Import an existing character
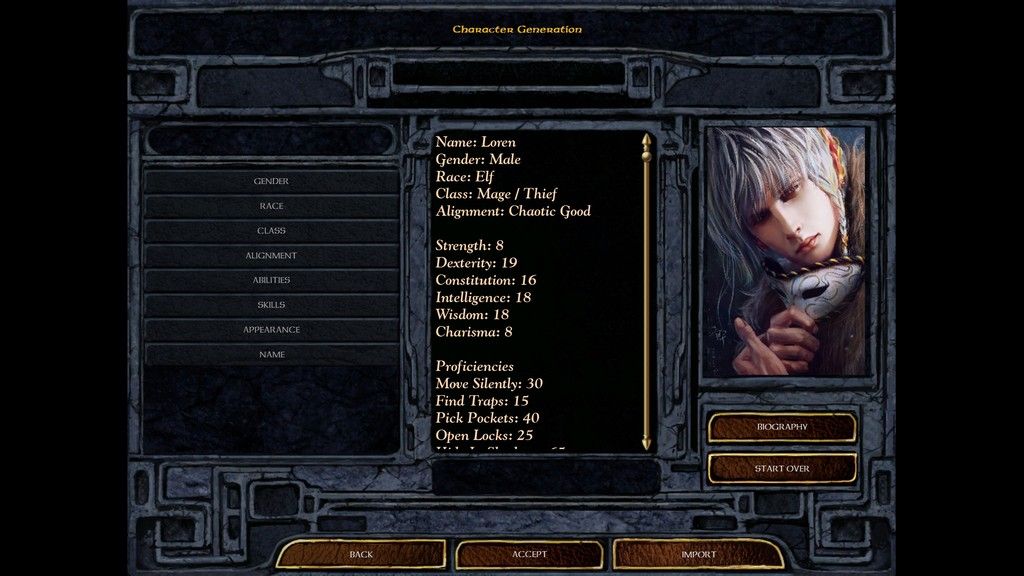Screen dimensions: 1024x576 [698, 554]
